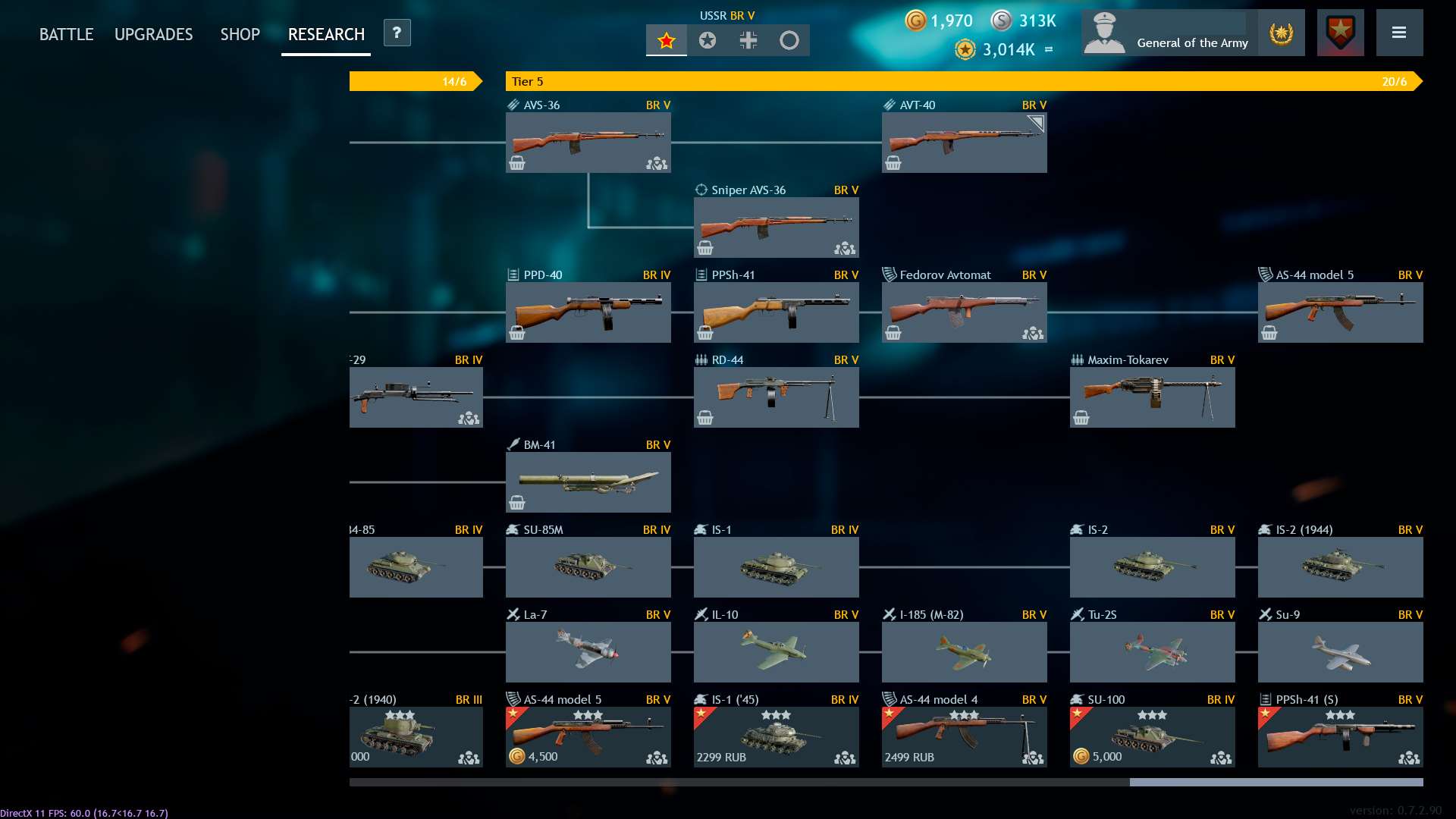Viewport: 1456px width, 819px height.
Task: Open the General of the Army profile avatar
Action: (x=1106, y=32)
